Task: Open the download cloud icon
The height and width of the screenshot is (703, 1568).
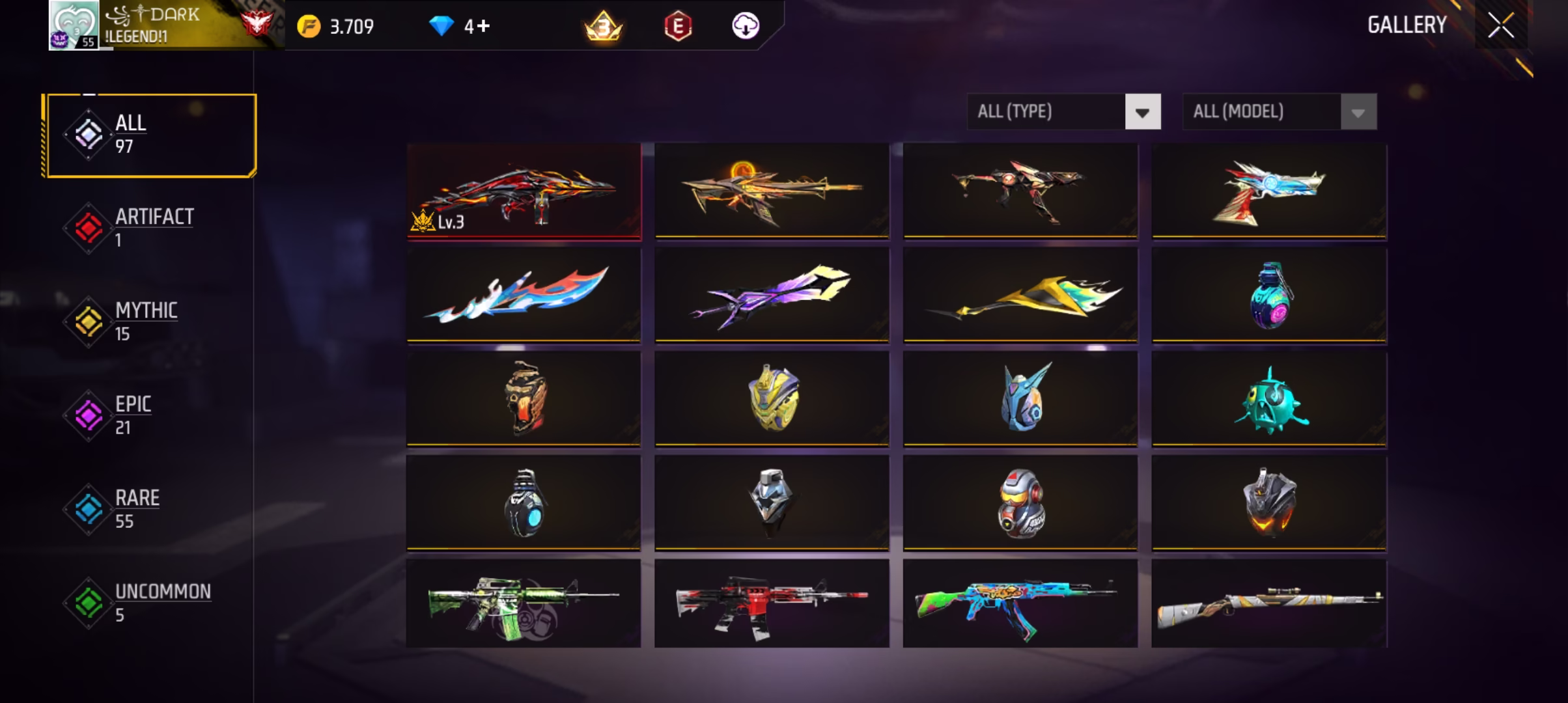Action: [x=745, y=26]
